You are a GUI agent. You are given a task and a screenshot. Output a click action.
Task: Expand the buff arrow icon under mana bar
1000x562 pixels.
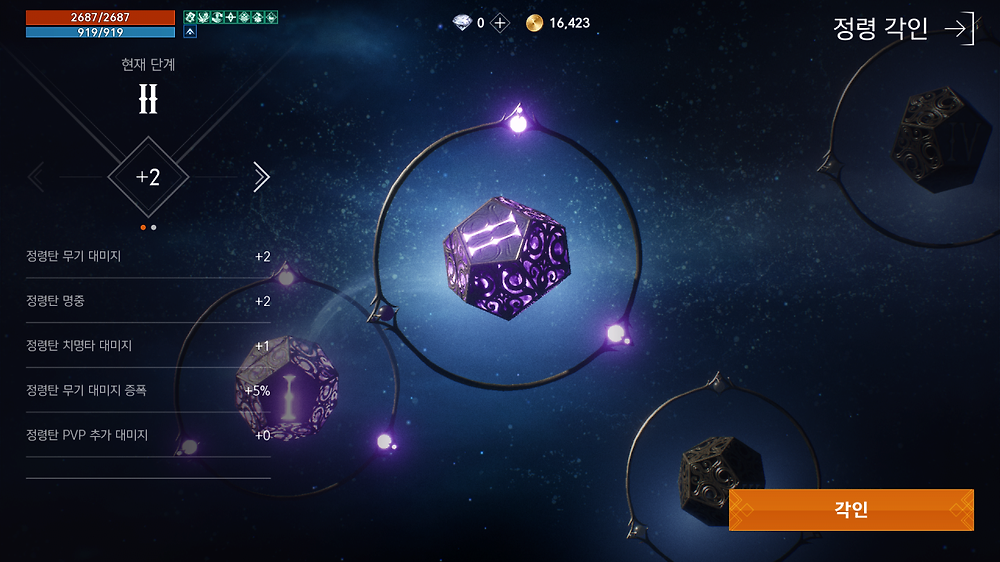[190, 32]
